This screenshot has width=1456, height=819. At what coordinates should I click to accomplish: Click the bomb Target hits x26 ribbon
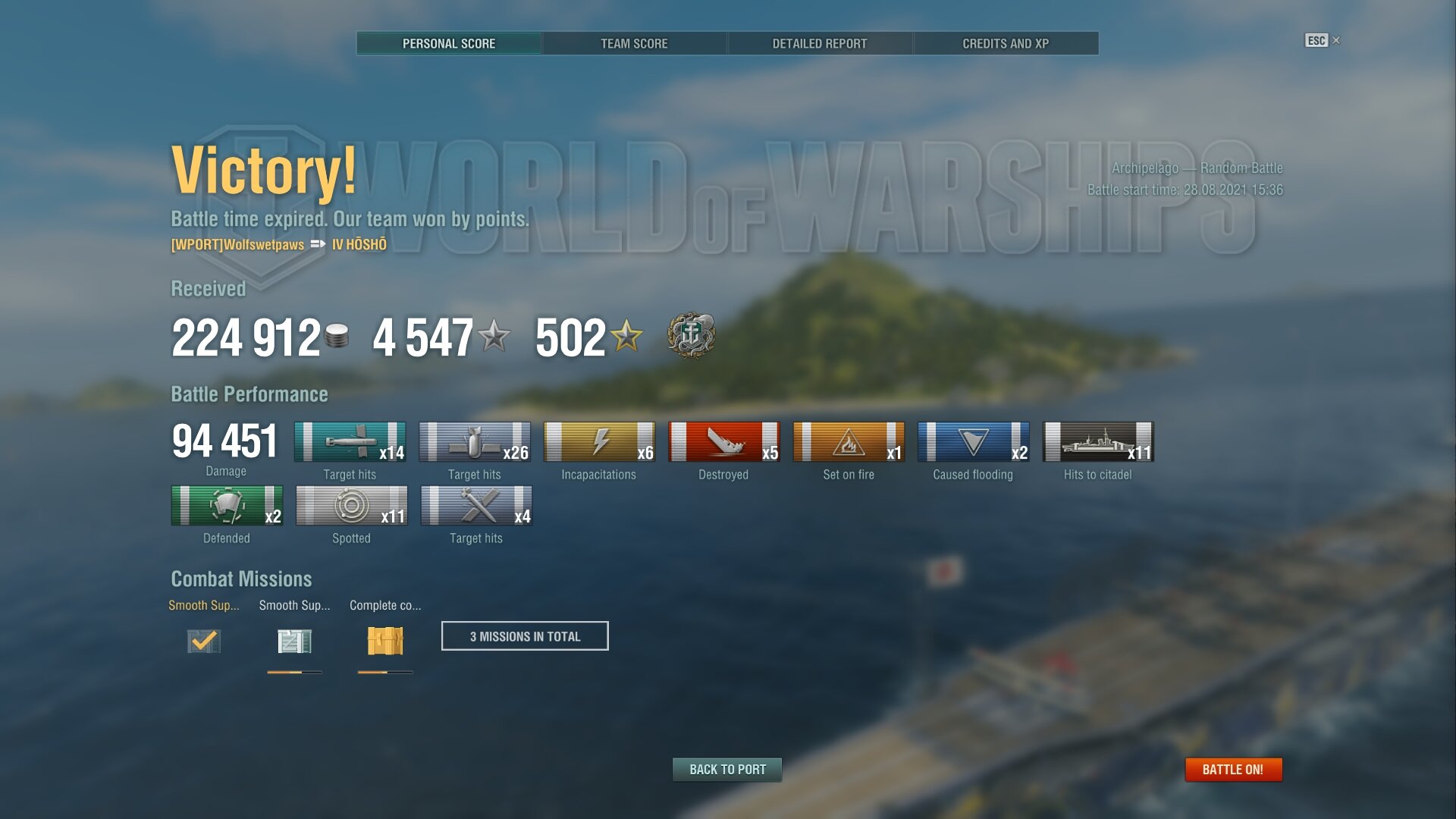[x=475, y=442]
